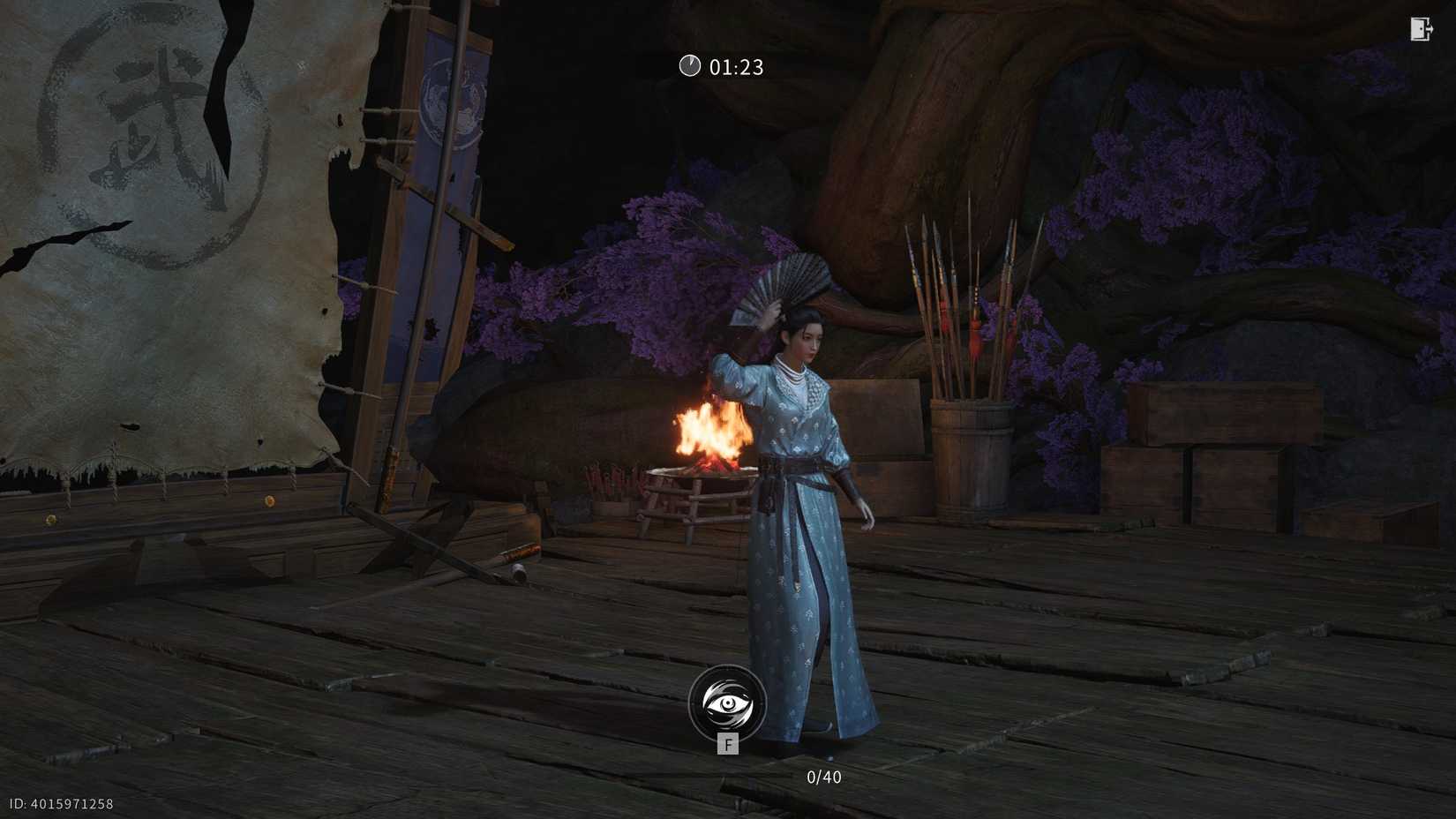Open the 01:23 countdown timer display
This screenshot has width=1456, height=819.
pos(735,66)
